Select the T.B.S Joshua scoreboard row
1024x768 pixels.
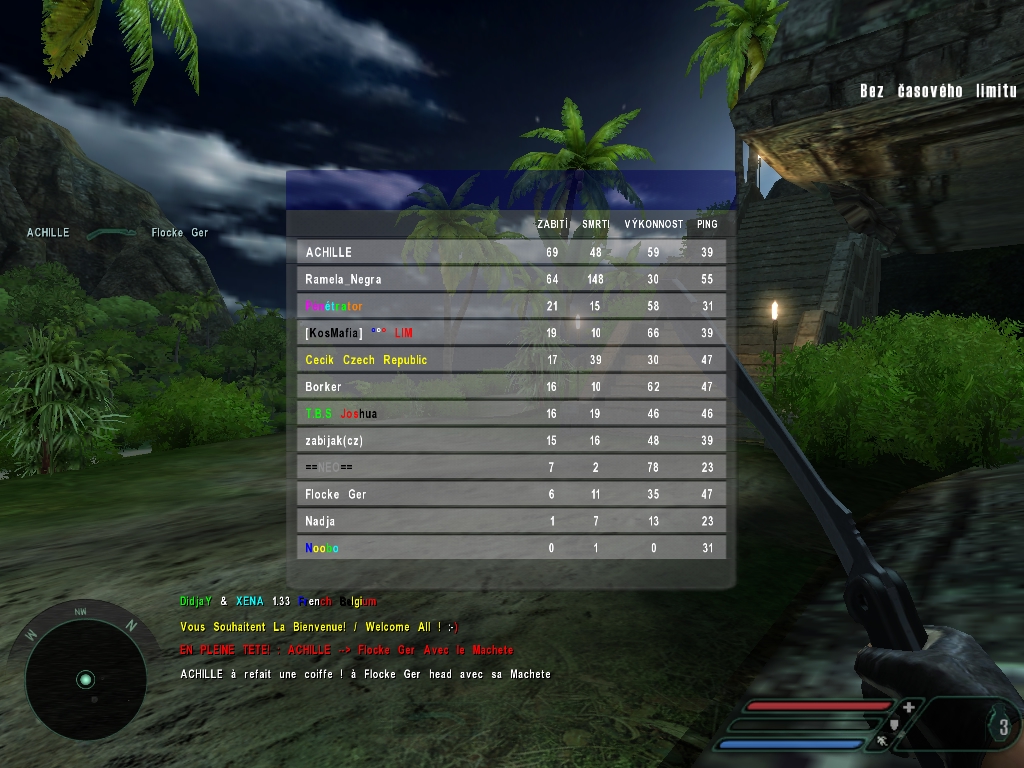click(510, 413)
